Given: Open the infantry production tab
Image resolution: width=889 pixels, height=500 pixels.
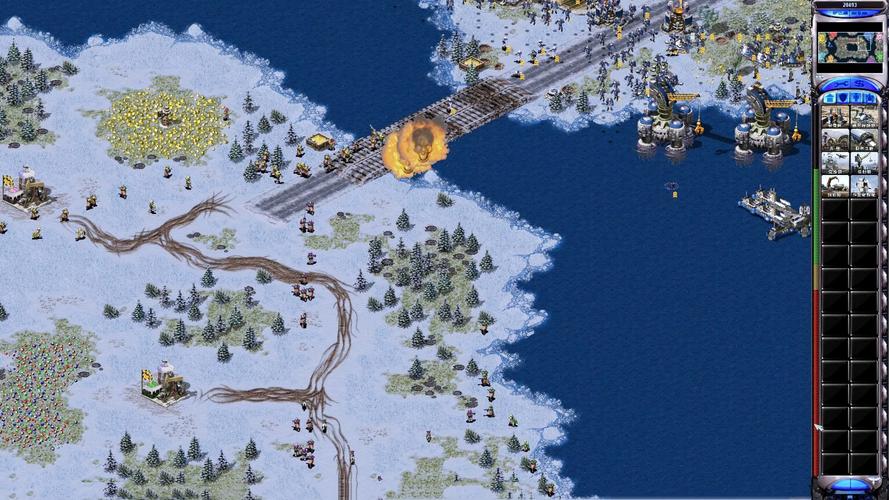Looking at the screenshot, I should pyautogui.click(x=856, y=98).
